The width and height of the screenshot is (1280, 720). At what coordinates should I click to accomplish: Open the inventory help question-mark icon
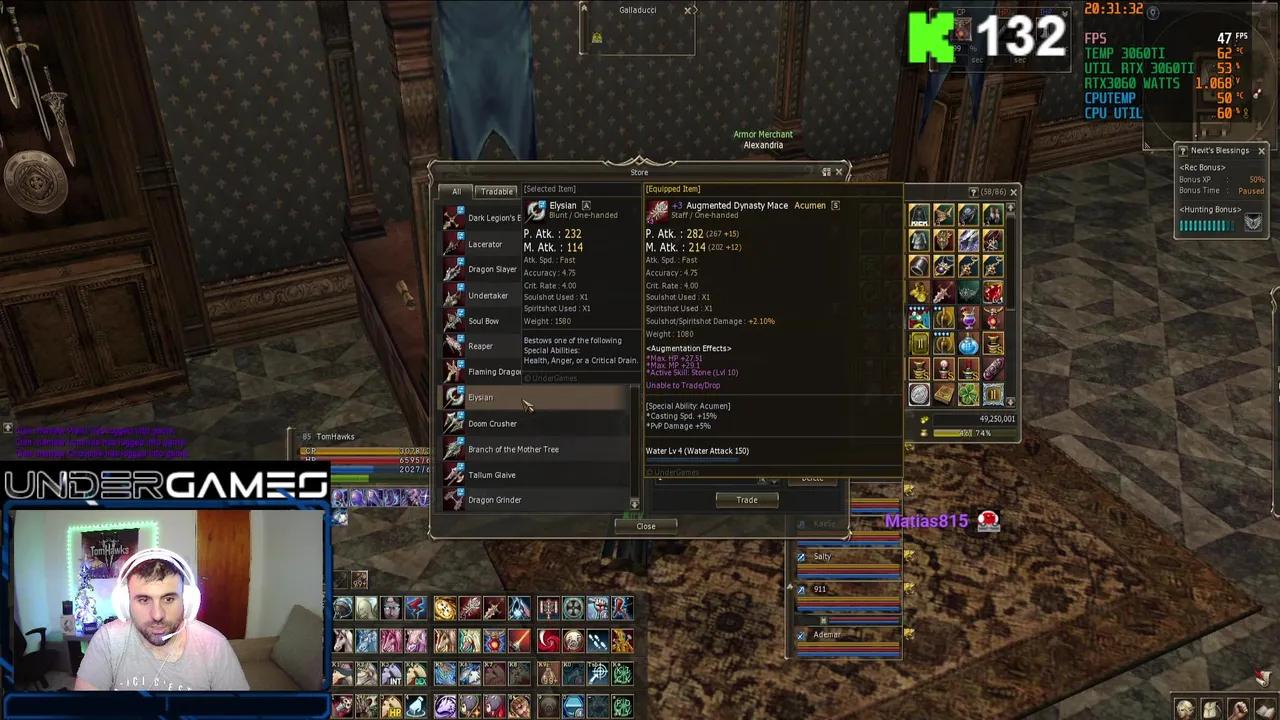click(972, 193)
